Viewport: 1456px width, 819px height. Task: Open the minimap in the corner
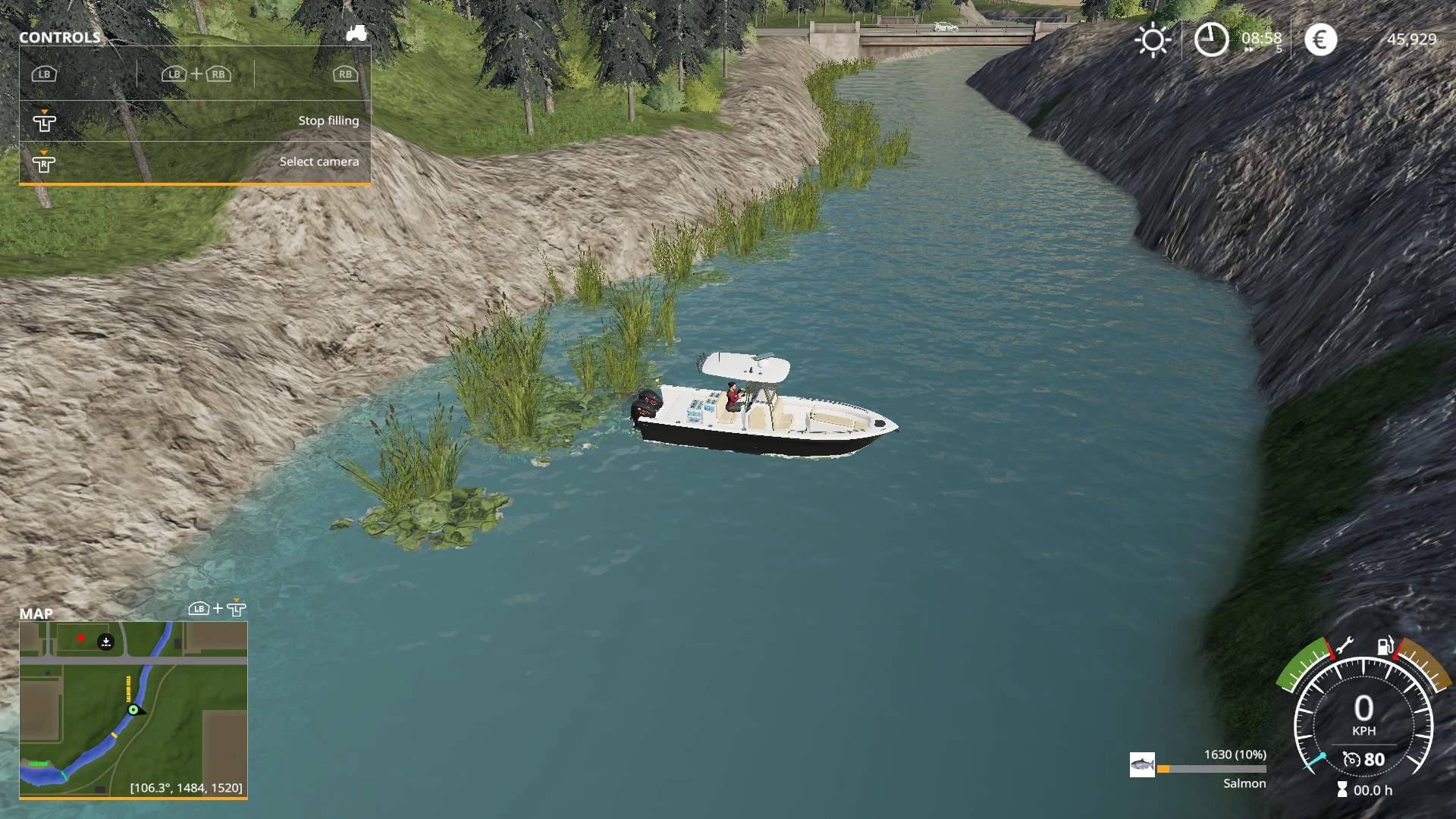coord(133,709)
